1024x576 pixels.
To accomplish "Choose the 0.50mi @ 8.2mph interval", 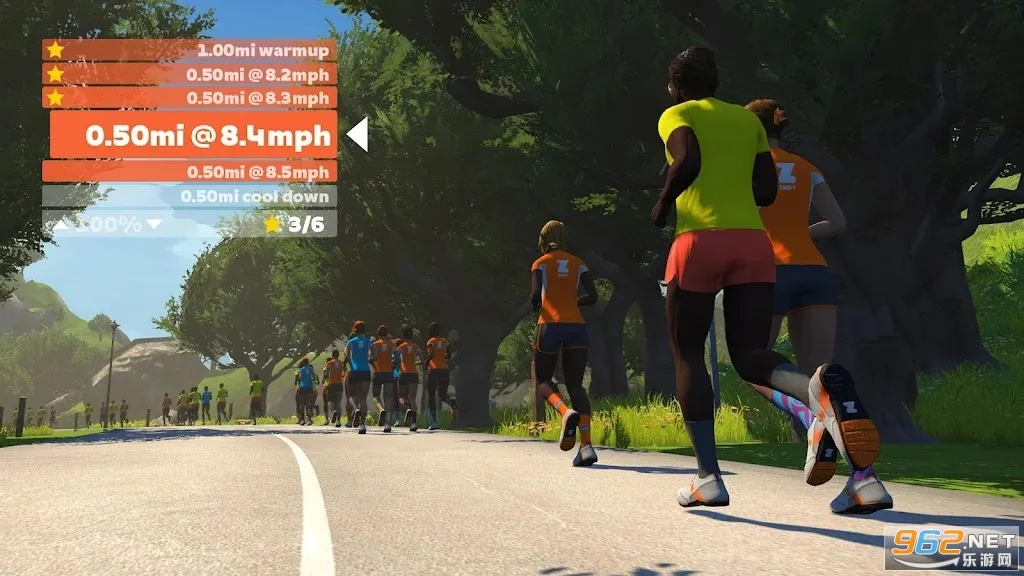I will (189, 73).
